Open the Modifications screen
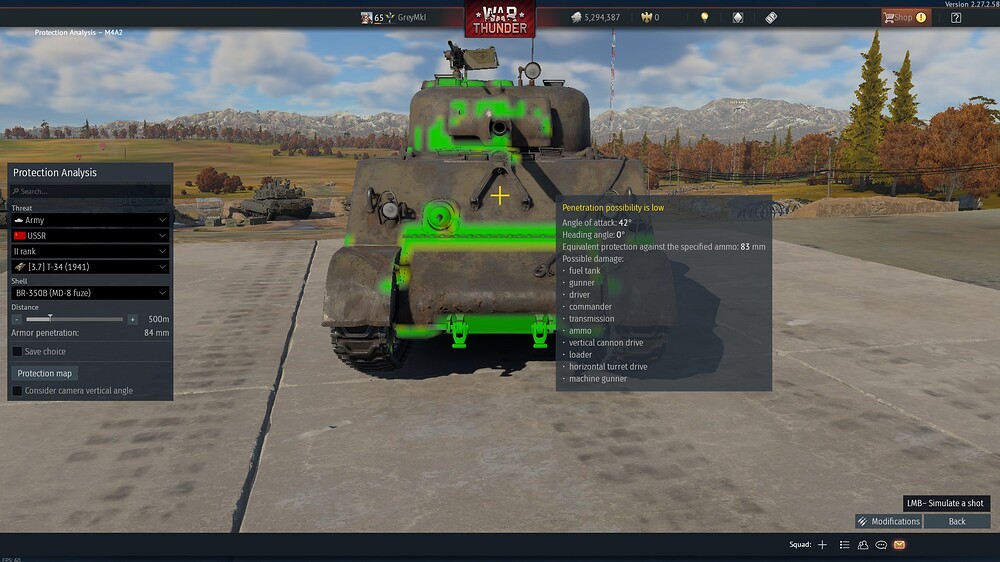 (888, 521)
